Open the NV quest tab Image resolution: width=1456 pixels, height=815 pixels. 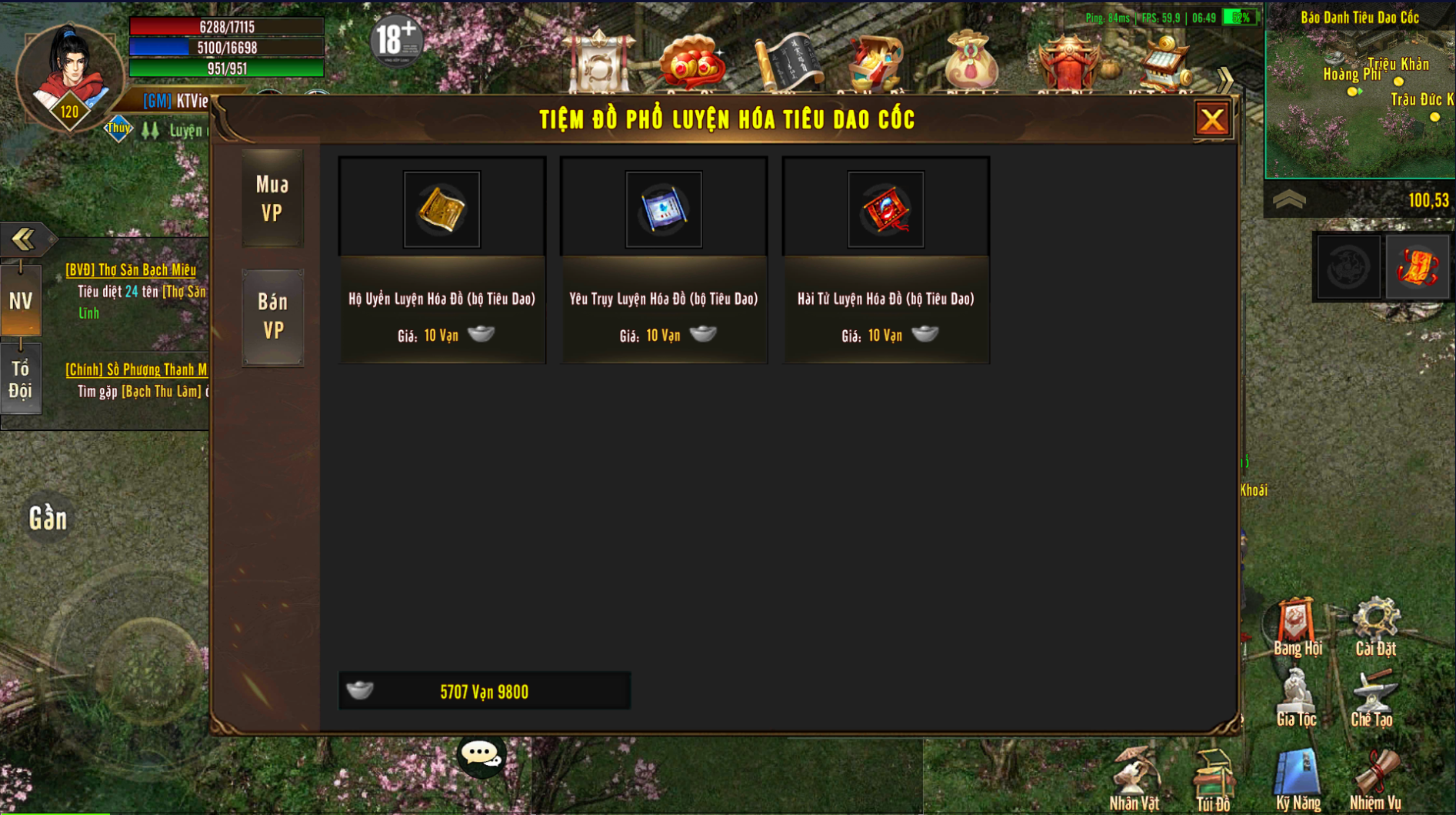click(x=21, y=301)
